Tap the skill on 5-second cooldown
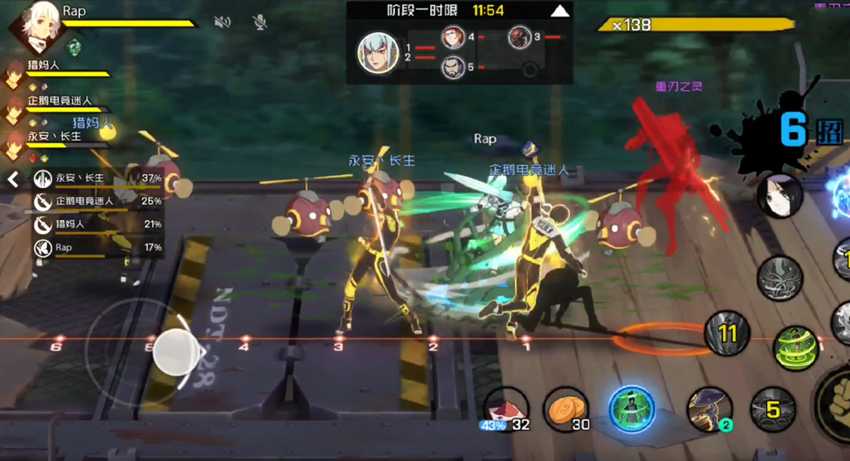The width and height of the screenshot is (850, 461). [x=772, y=408]
